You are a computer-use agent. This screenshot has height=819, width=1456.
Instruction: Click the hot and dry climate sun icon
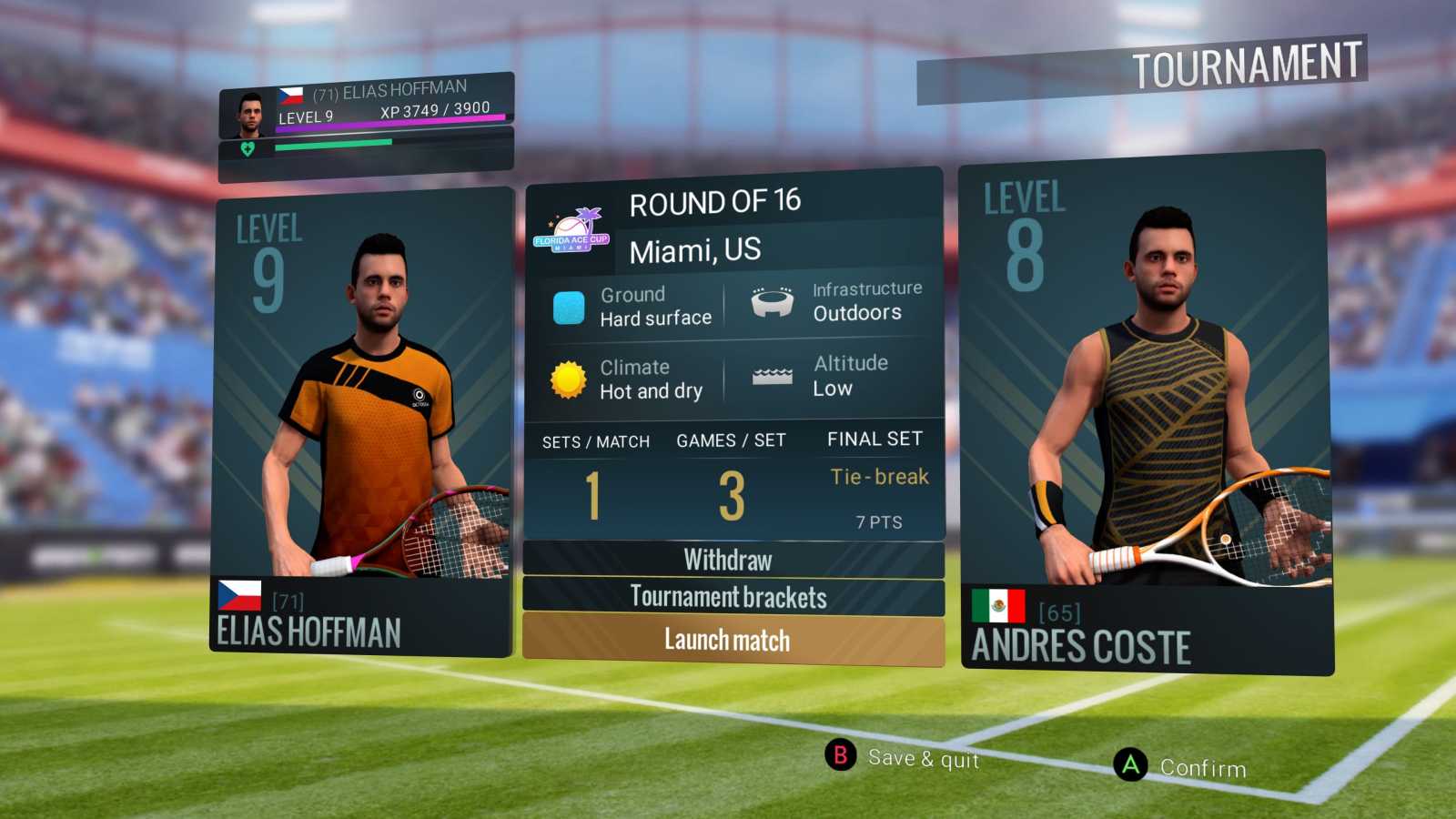click(x=568, y=379)
